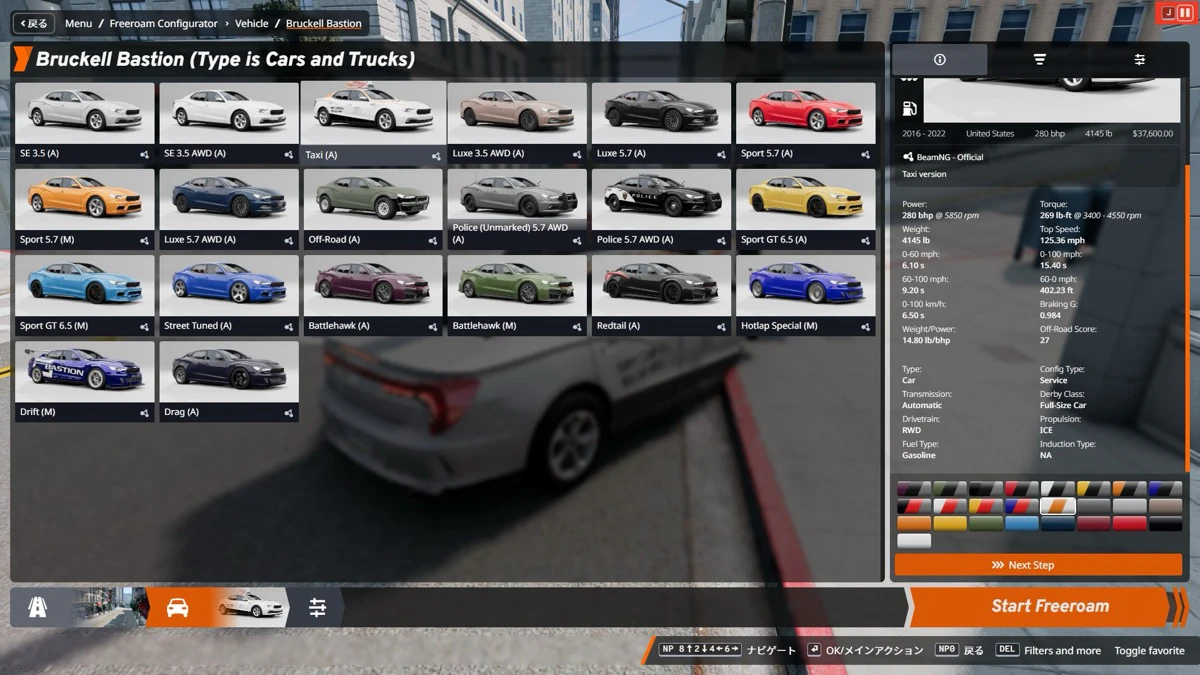The height and width of the screenshot is (675, 1200).
Task: Pick the Drag (M) configuration
Action: tap(229, 380)
